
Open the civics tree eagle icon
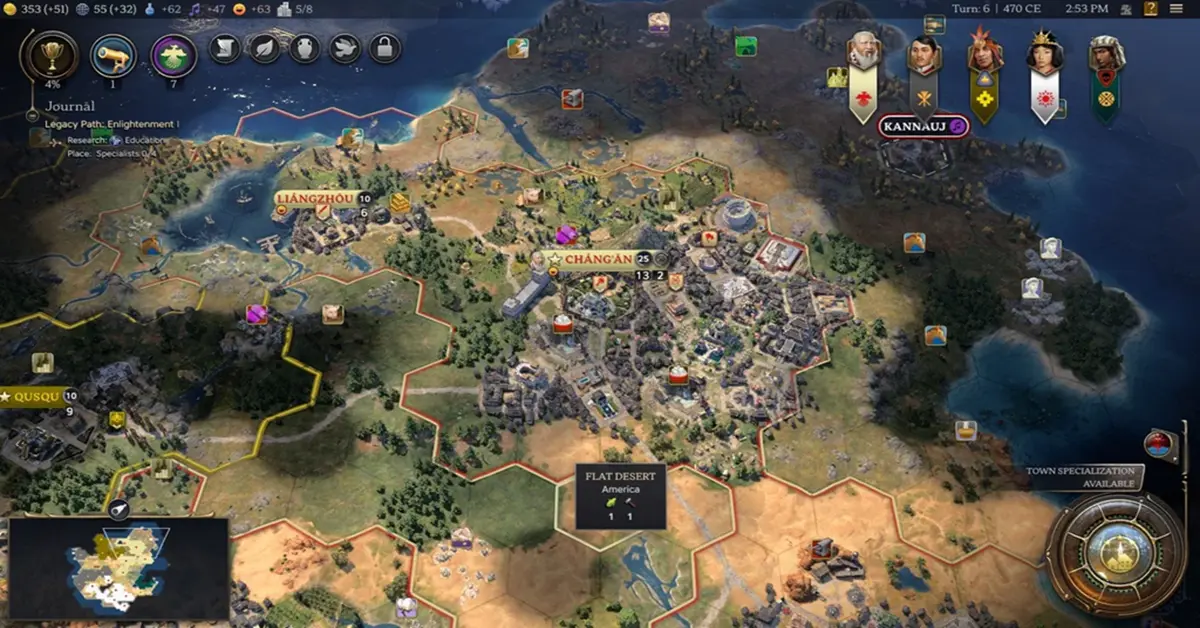pos(173,55)
